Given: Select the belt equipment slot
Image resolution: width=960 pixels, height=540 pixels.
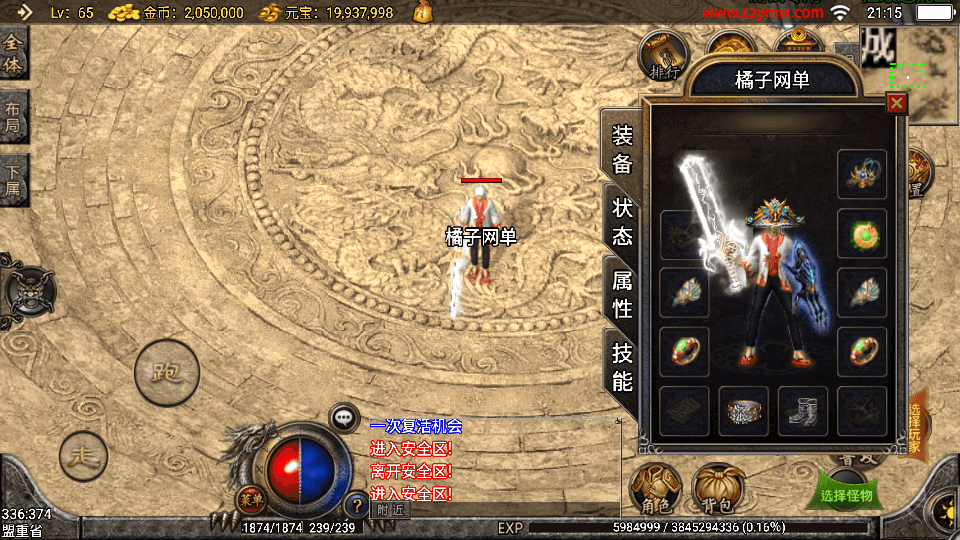Looking at the screenshot, I should [744, 411].
